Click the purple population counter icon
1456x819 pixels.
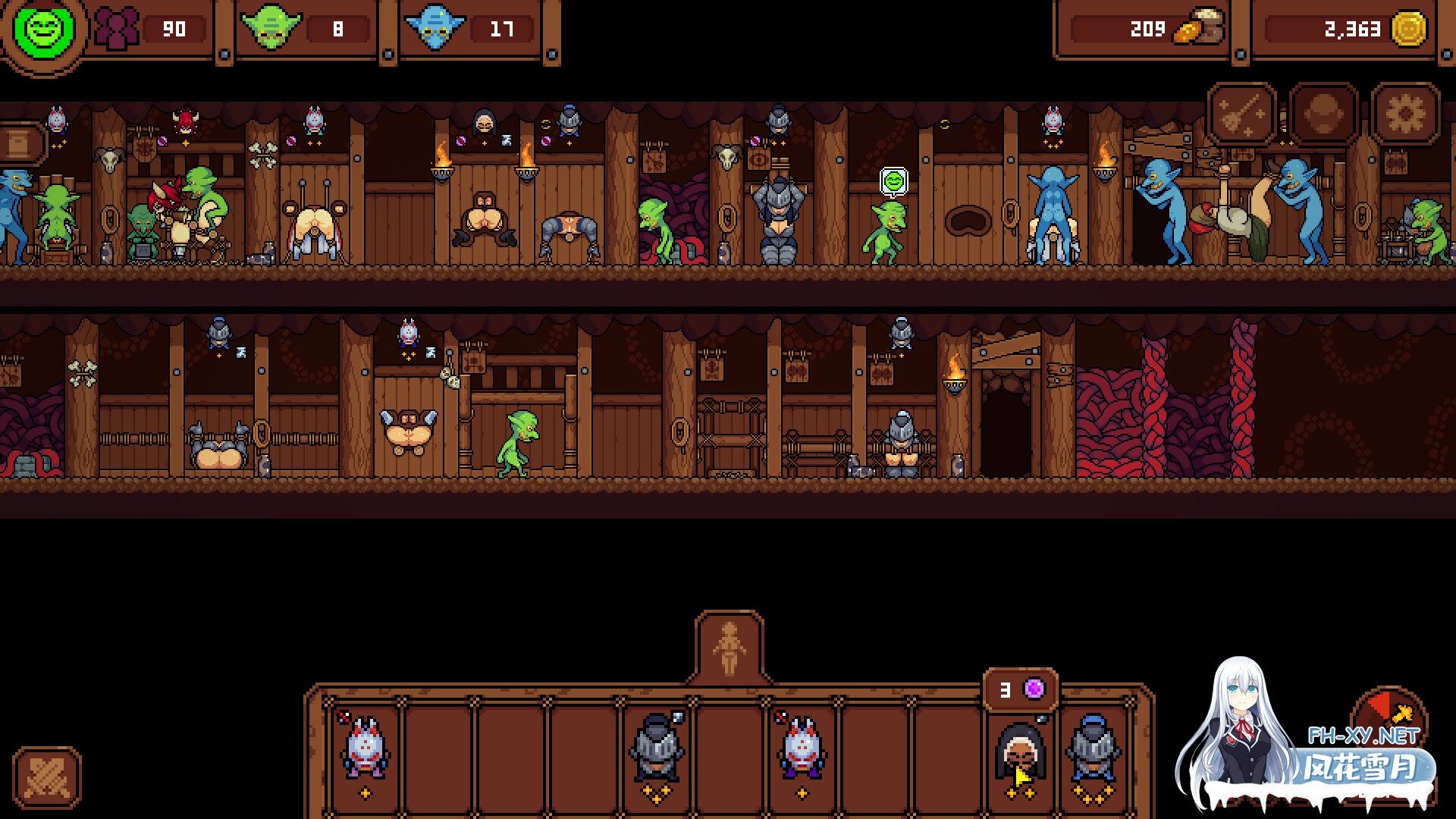(118, 30)
